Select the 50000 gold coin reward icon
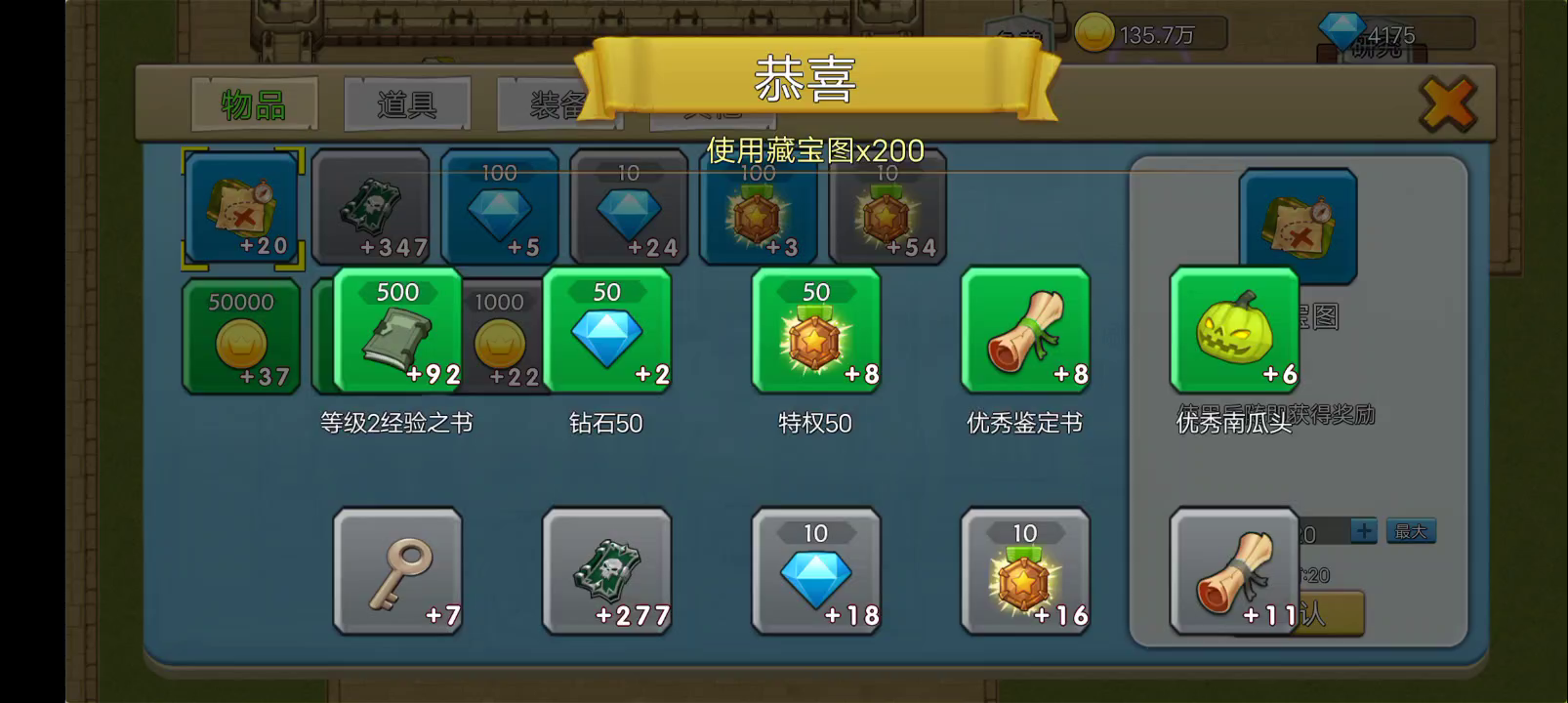1568x703 pixels. (x=241, y=337)
